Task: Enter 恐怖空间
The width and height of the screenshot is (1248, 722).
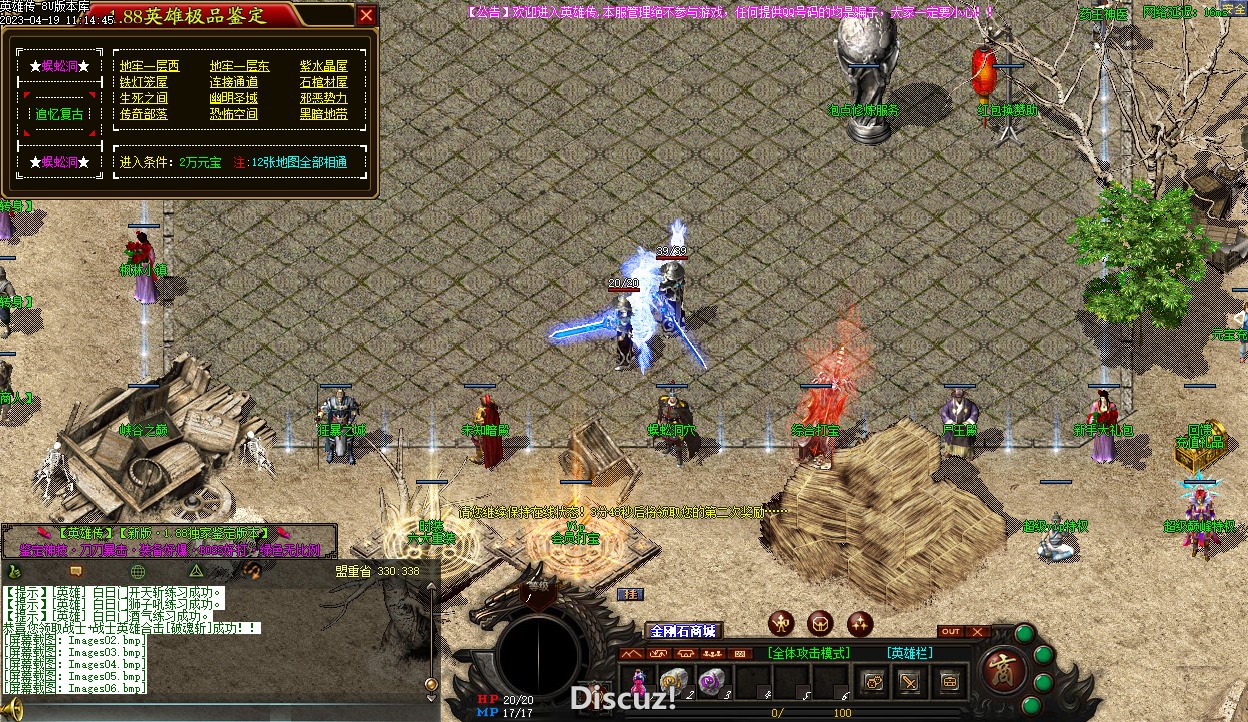Action: point(233,114)
